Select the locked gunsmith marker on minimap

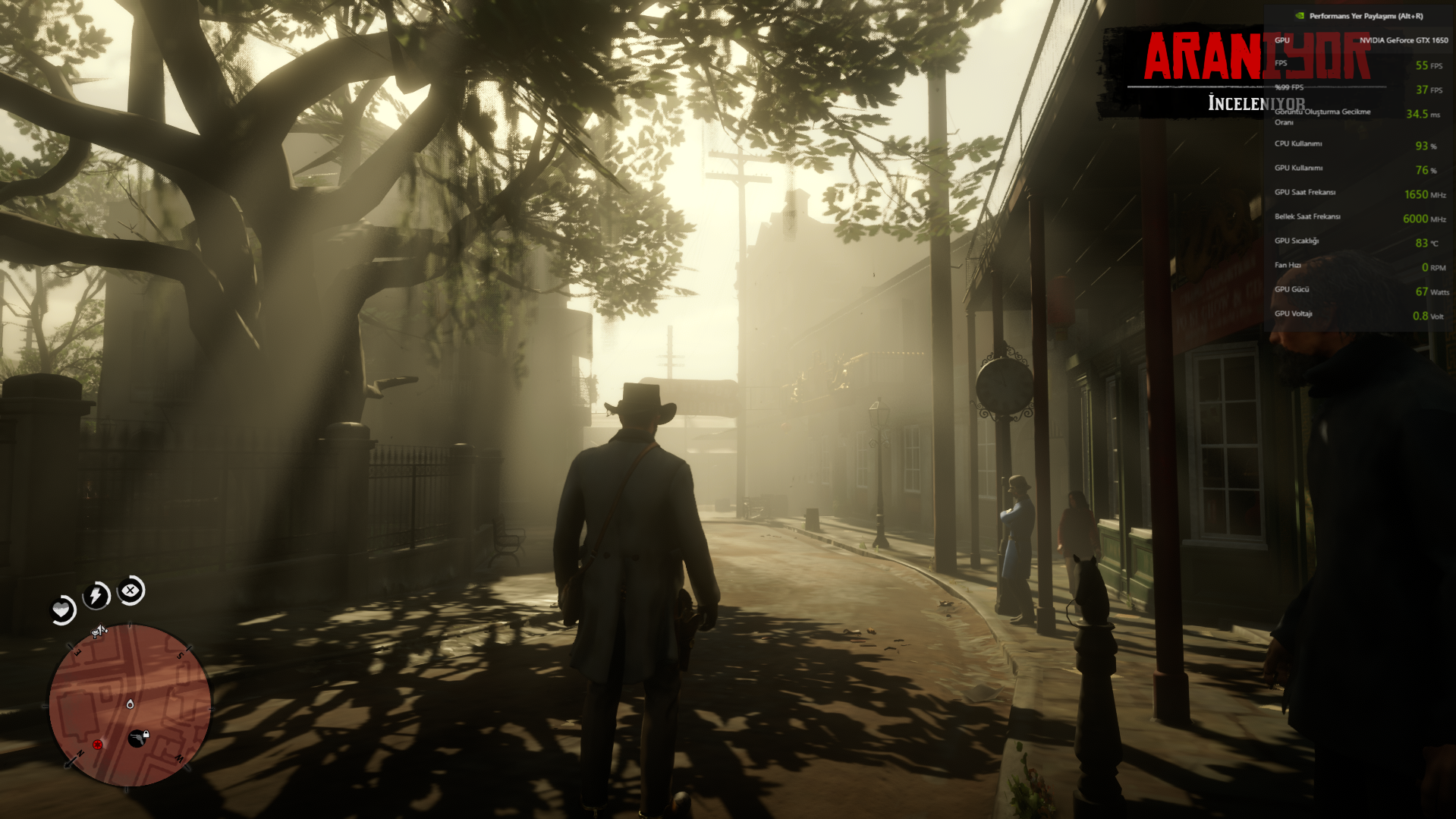tap(138, 737)
